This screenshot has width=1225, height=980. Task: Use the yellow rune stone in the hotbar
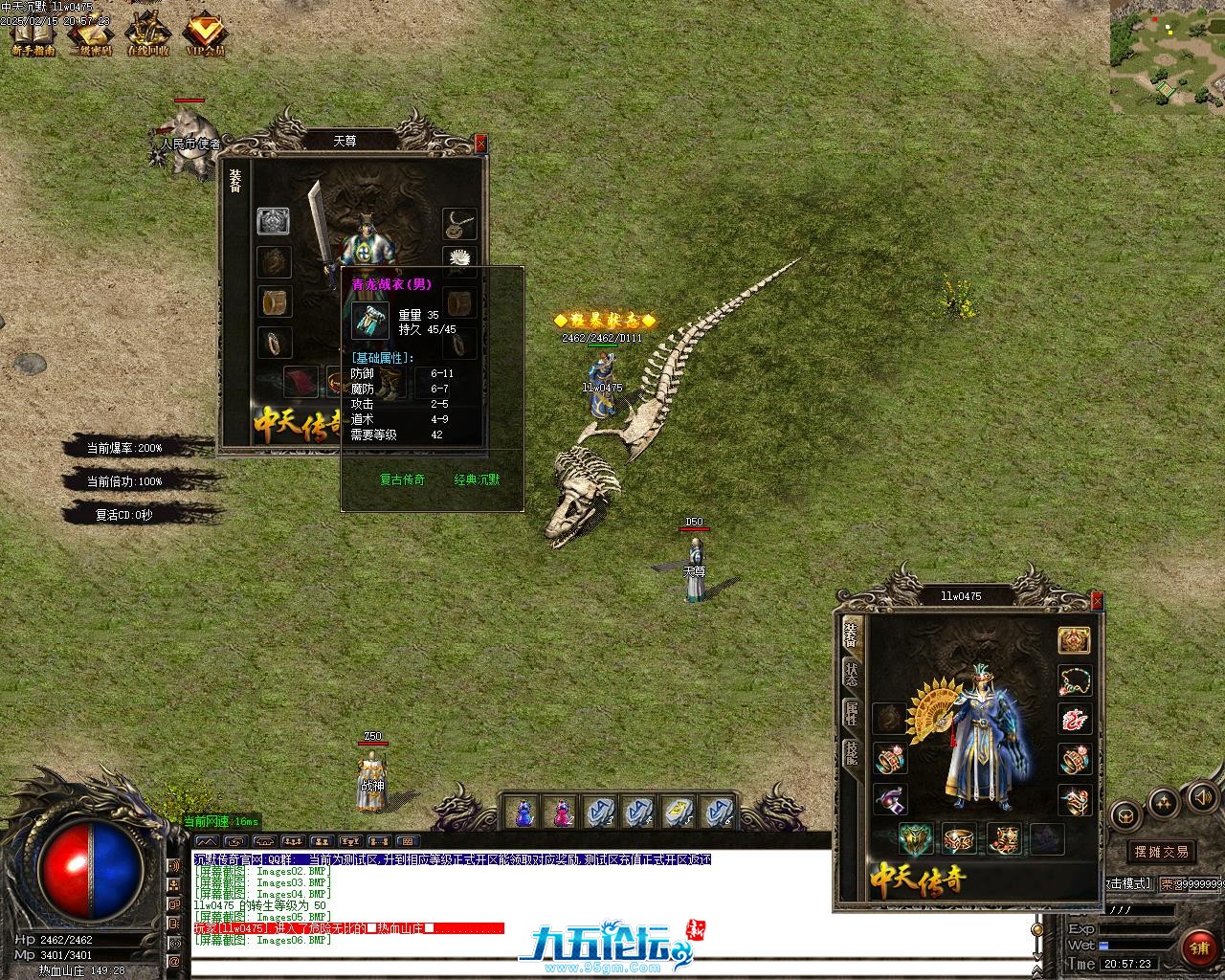[678, 813]
